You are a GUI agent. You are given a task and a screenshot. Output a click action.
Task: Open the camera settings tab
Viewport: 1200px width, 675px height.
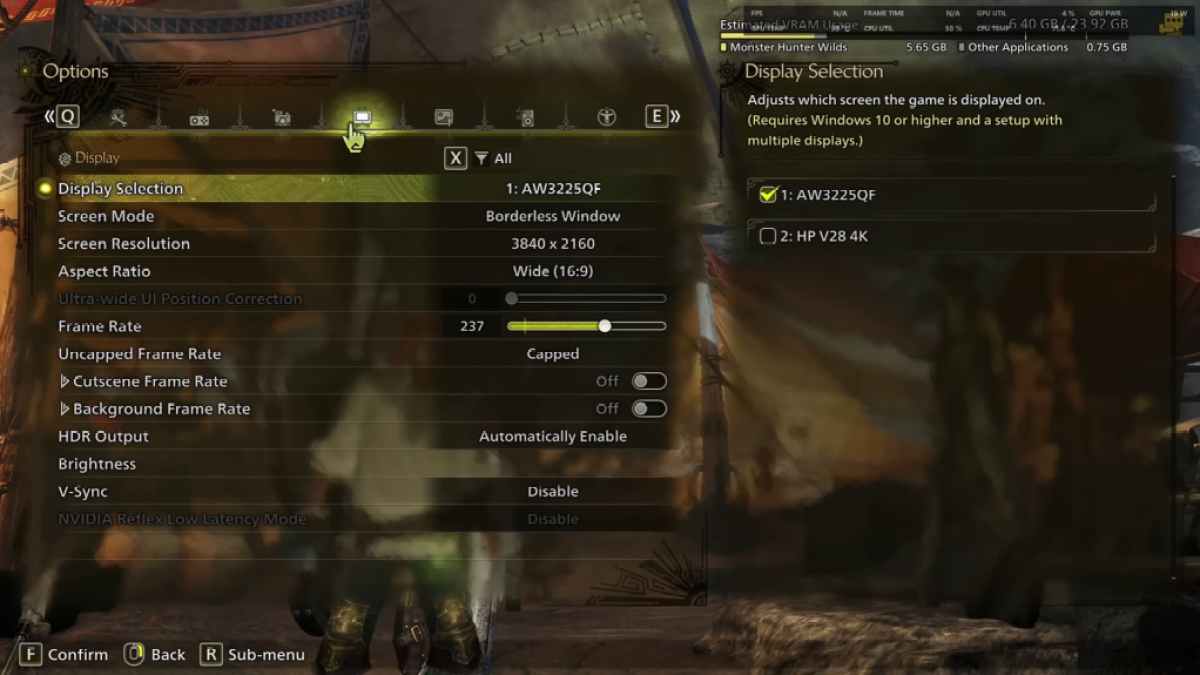(281, 118)
